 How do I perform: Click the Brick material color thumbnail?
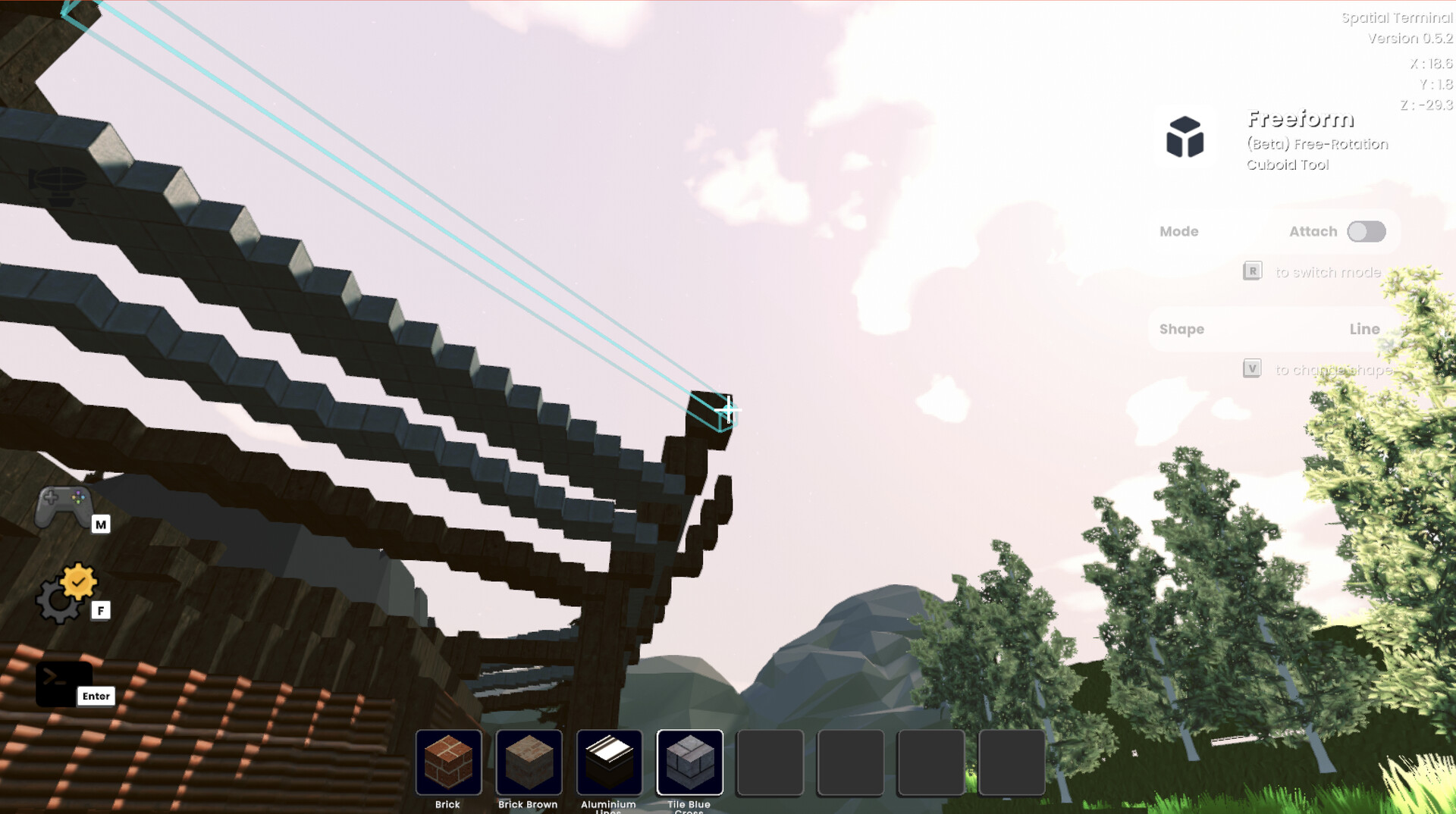(x=449, y=762)
